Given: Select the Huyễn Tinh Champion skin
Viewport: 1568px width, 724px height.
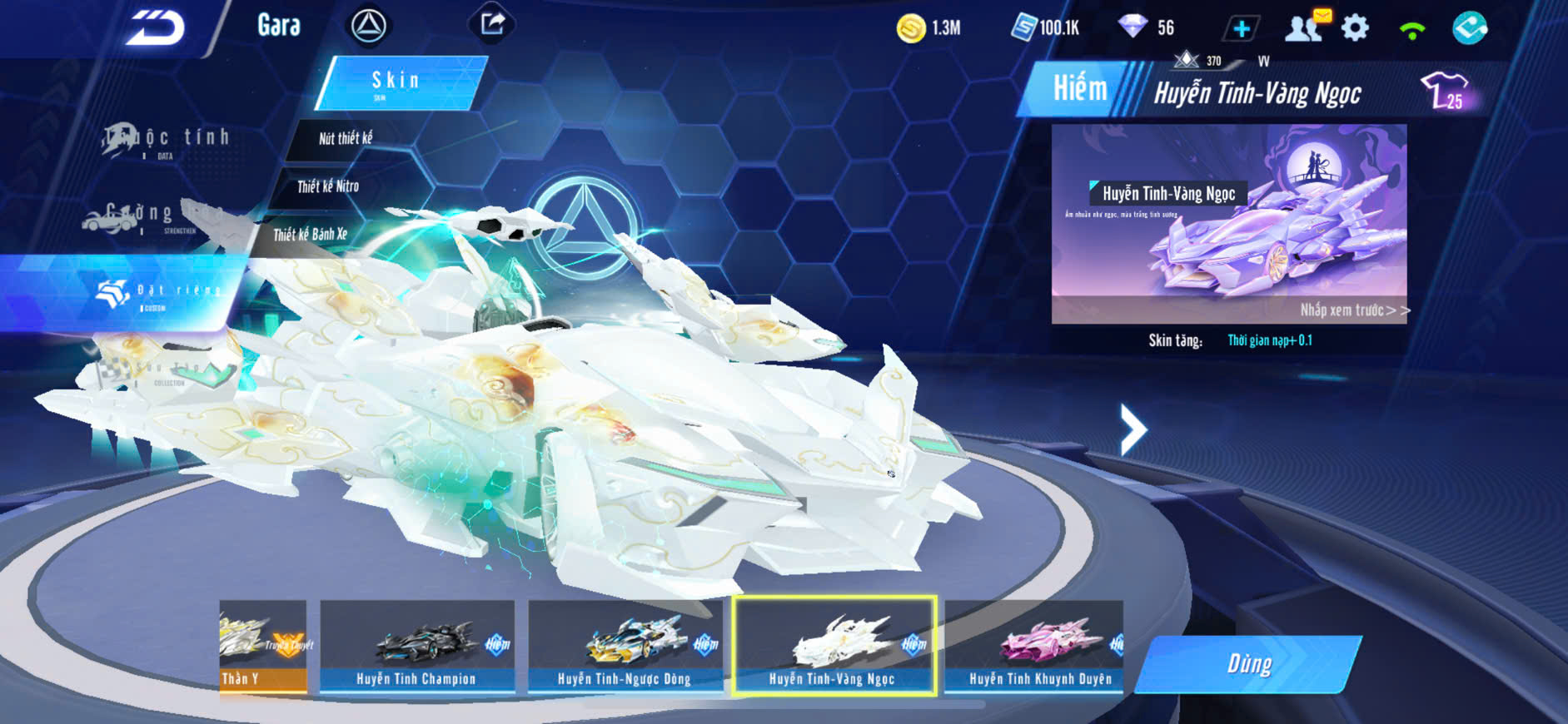Looking at the screenshot, I should coord(416,646).
